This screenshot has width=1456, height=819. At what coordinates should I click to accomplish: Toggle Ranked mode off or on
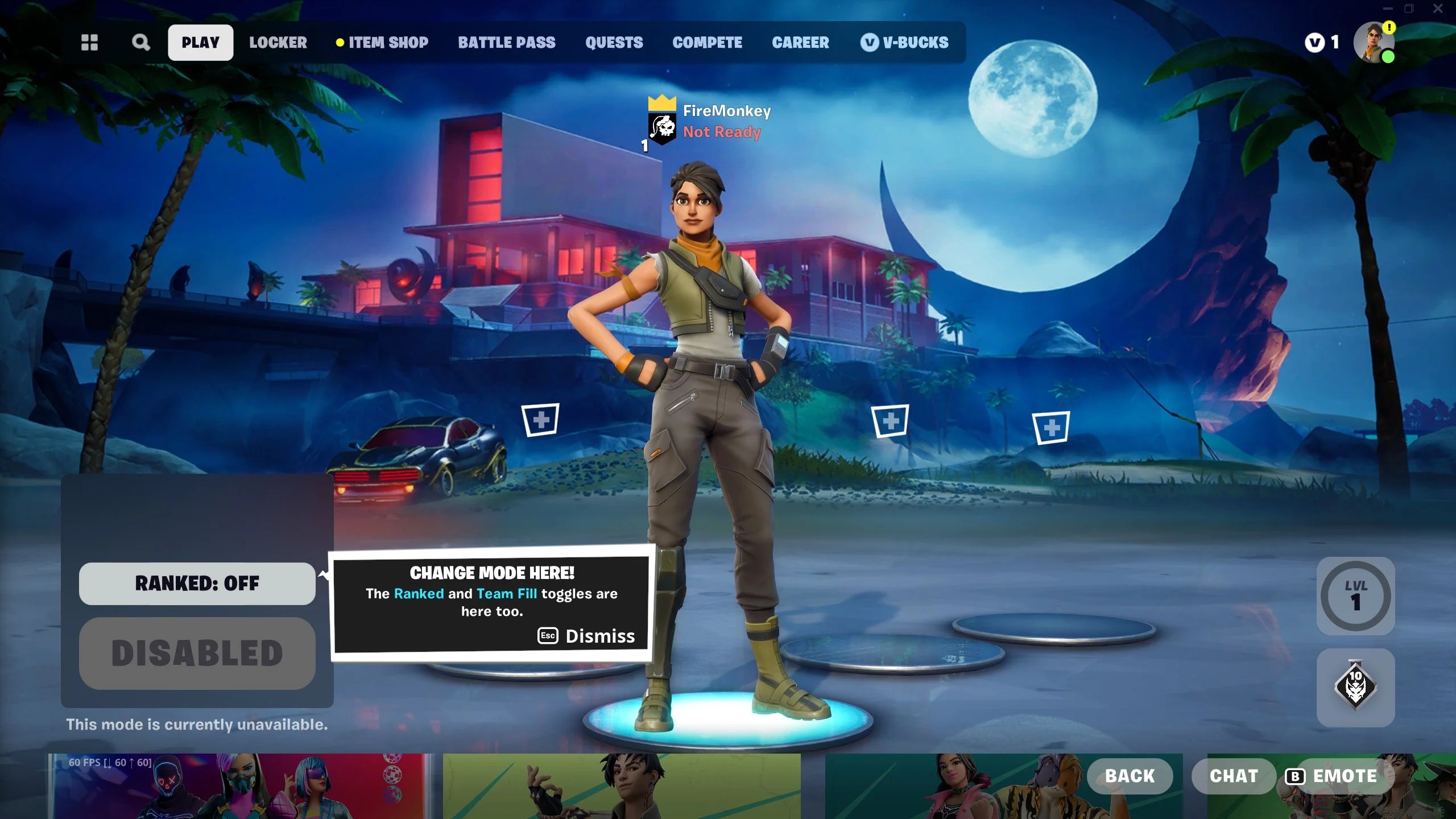coord(197,583)
